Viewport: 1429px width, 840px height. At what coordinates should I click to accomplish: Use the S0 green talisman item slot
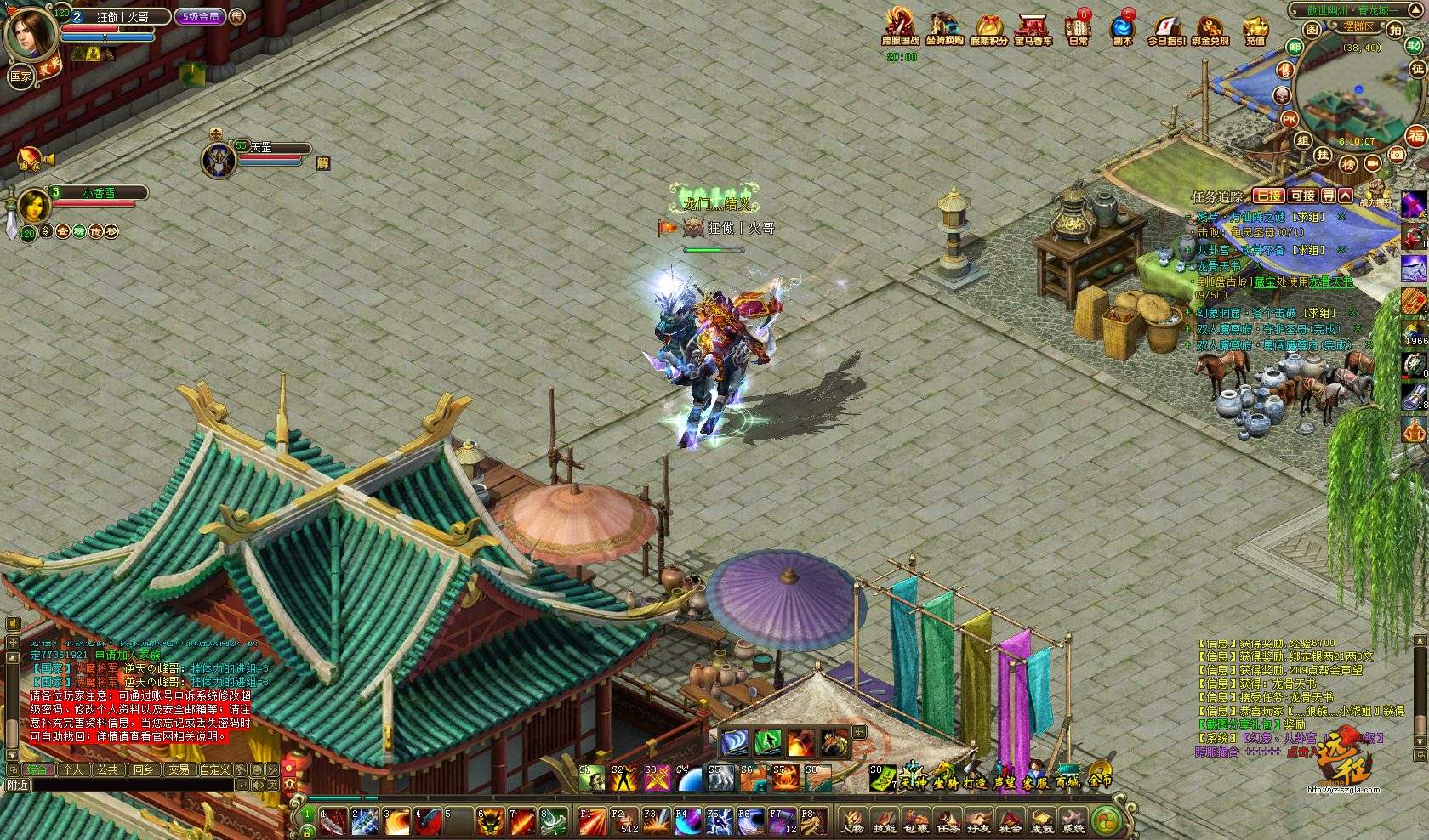tap(882, 777)
